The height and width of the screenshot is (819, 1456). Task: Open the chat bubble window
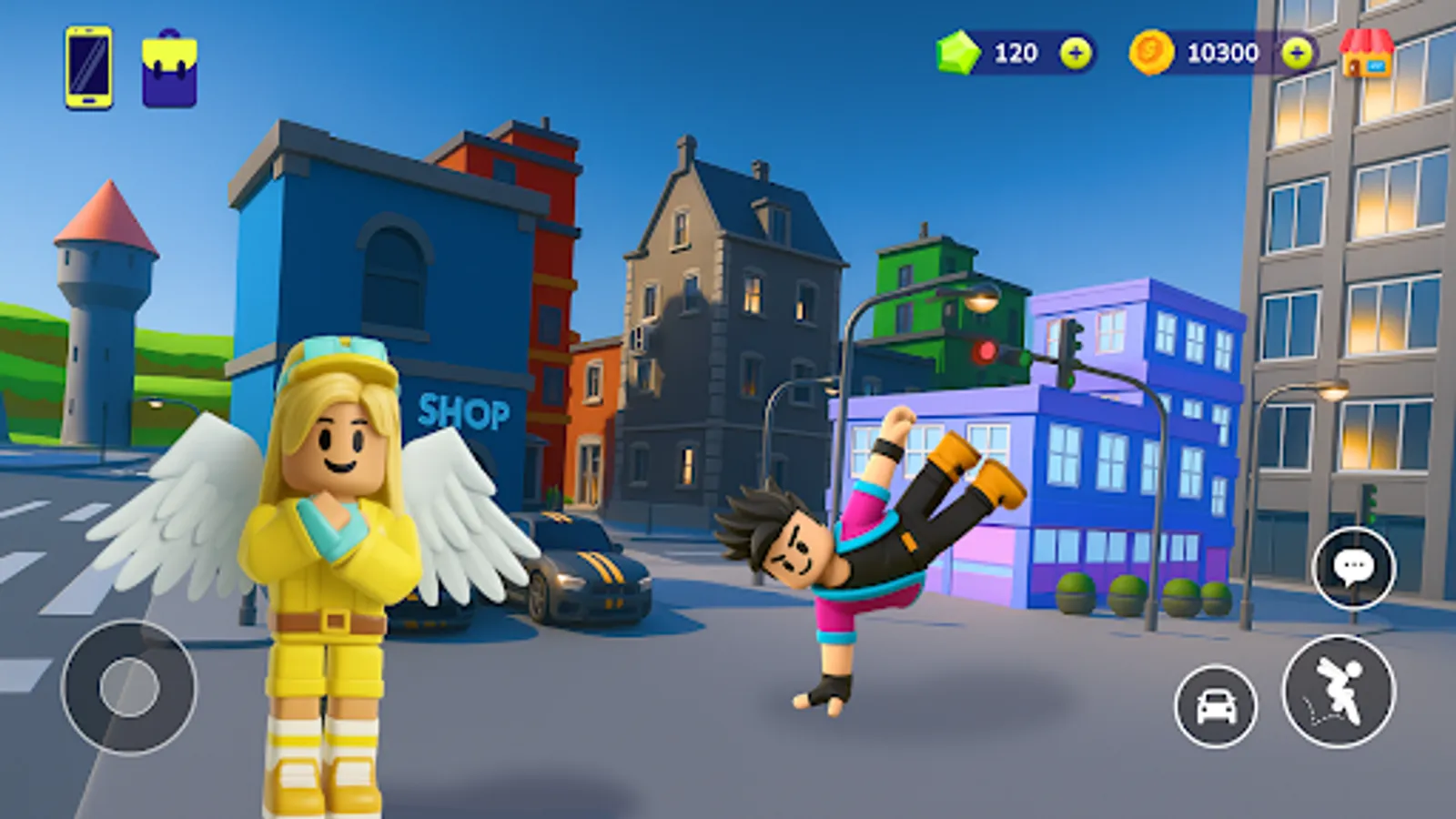click(x=1355, y=569)
